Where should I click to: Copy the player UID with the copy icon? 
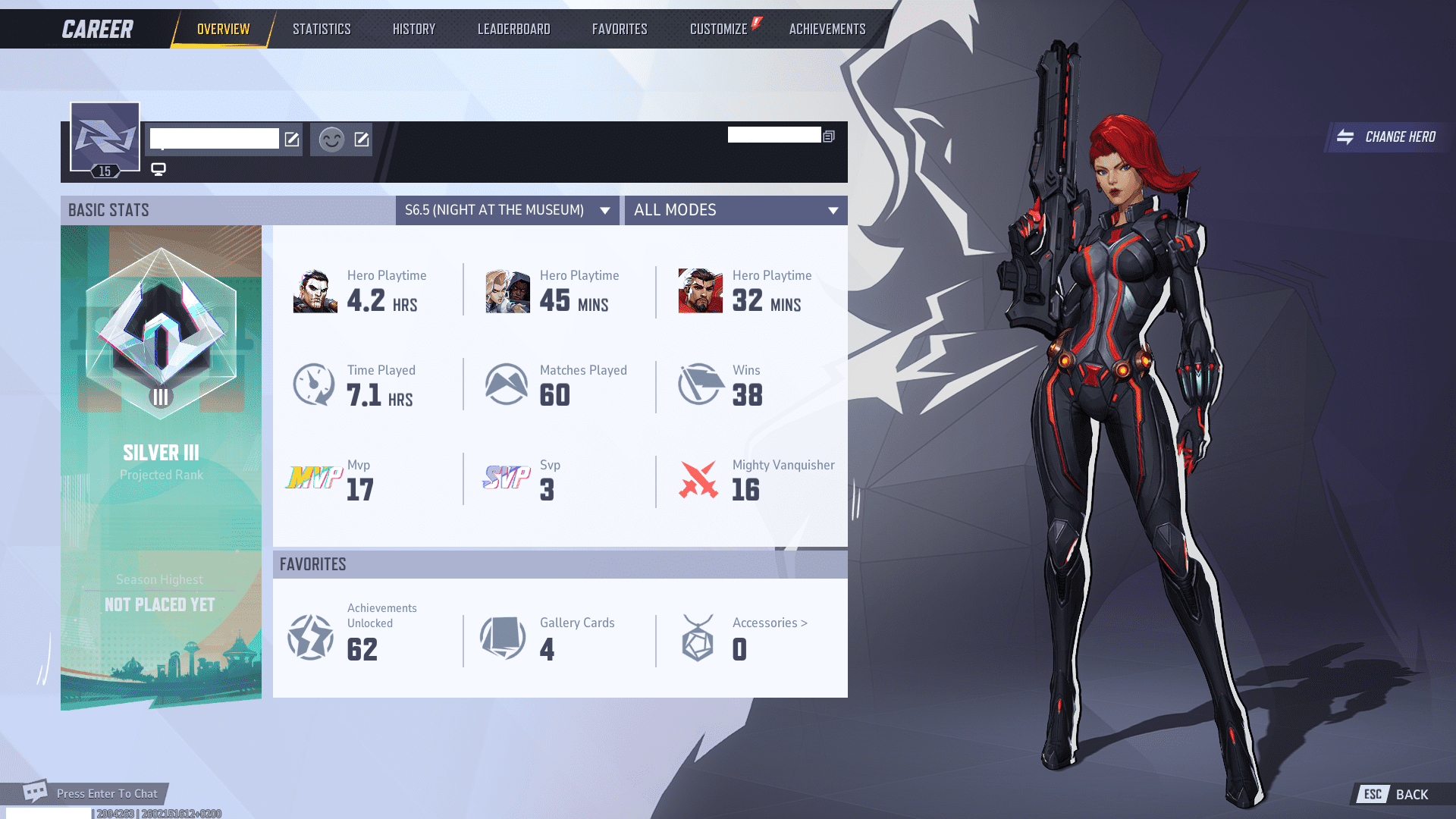pyautogui.click(x=829, y=135)
